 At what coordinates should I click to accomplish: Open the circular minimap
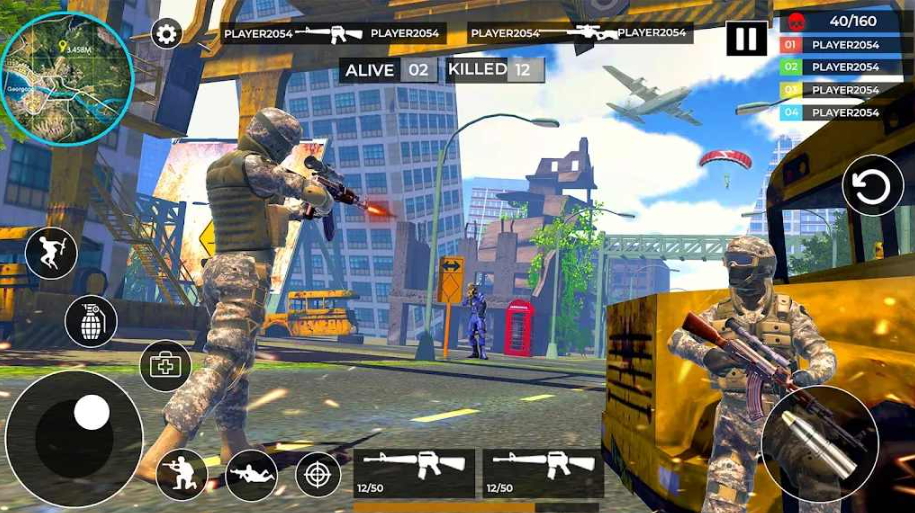66,78
